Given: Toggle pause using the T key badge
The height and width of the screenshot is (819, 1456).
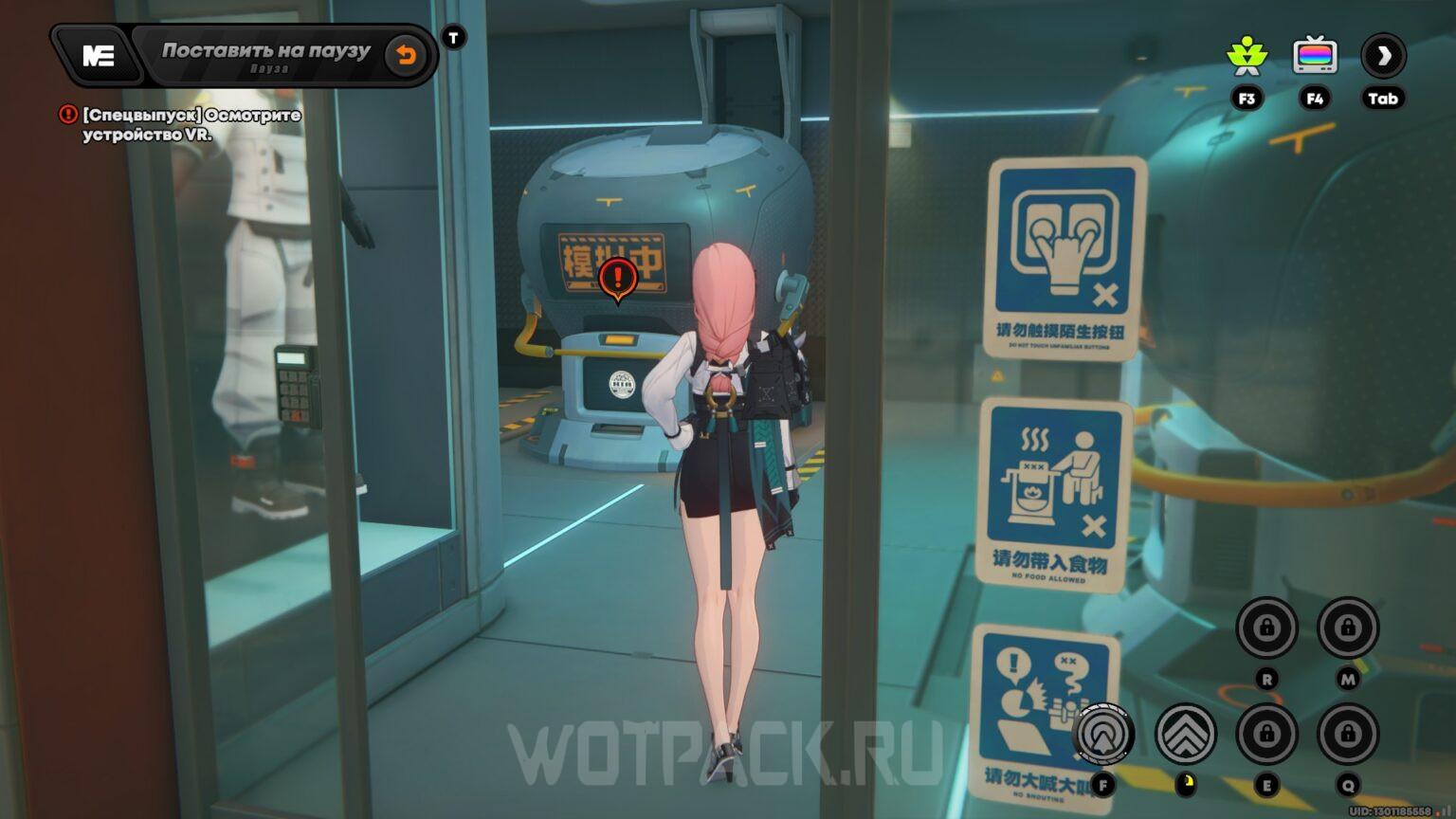Looking at the screenshot, I should click(453, 36).
